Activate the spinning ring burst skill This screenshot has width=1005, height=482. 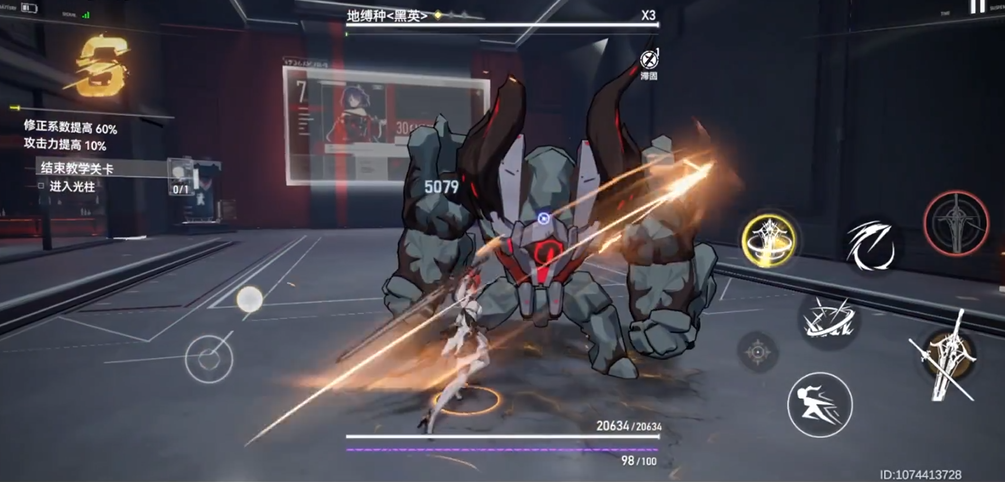[829, 320]
